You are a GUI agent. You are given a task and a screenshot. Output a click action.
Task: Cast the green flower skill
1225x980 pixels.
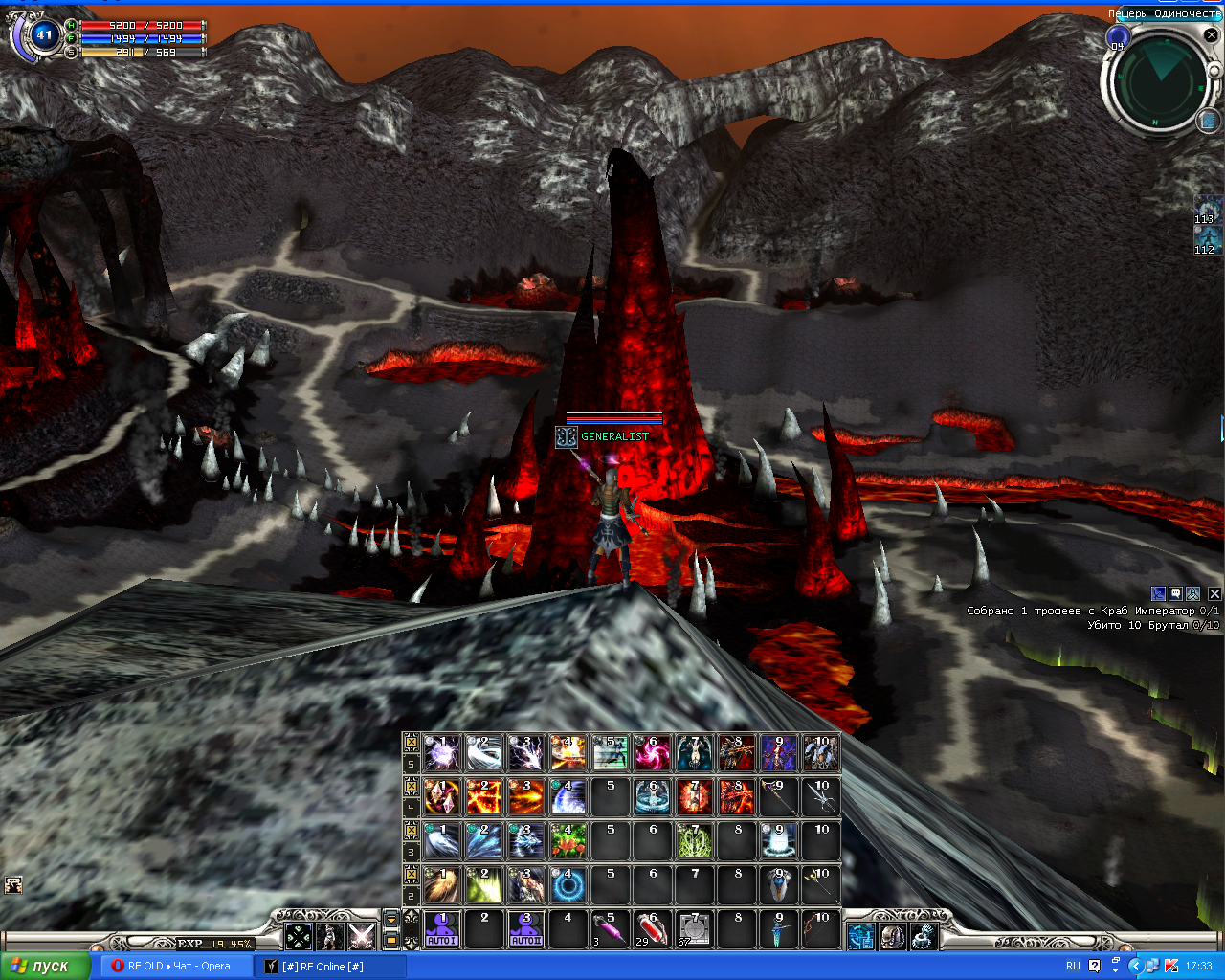click(568, 841)
